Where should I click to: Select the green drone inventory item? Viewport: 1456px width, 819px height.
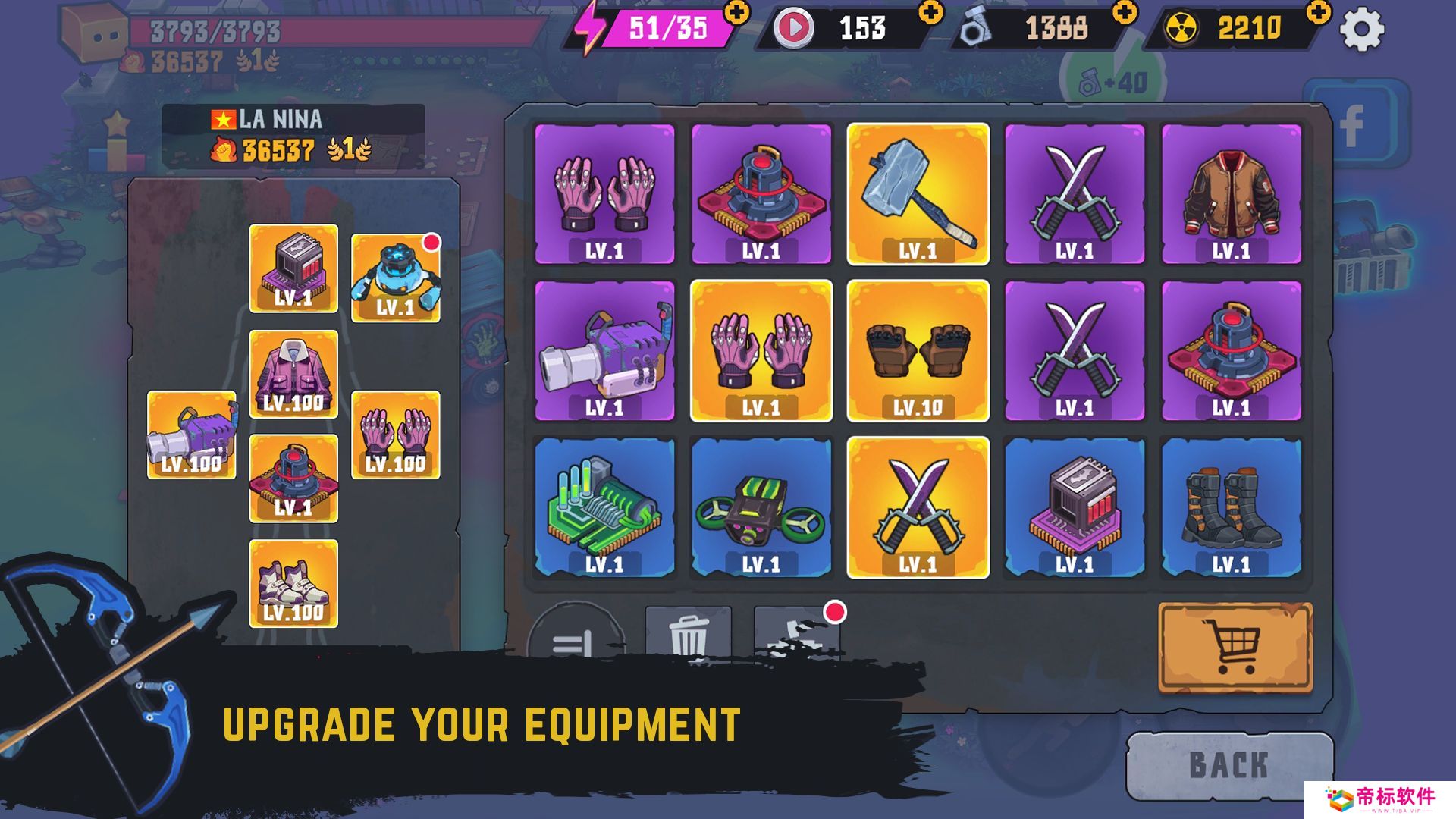pos(761,507)
